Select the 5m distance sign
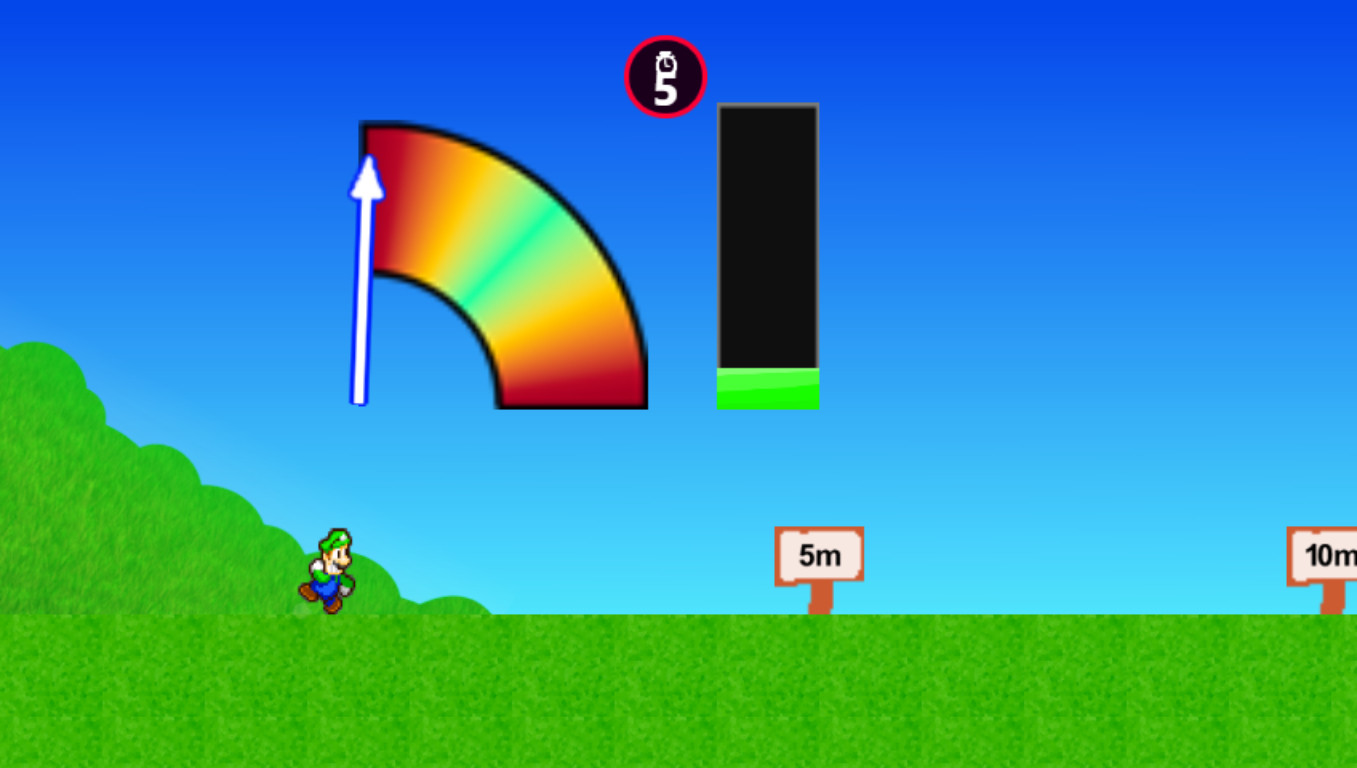 [x=818, y=554]
